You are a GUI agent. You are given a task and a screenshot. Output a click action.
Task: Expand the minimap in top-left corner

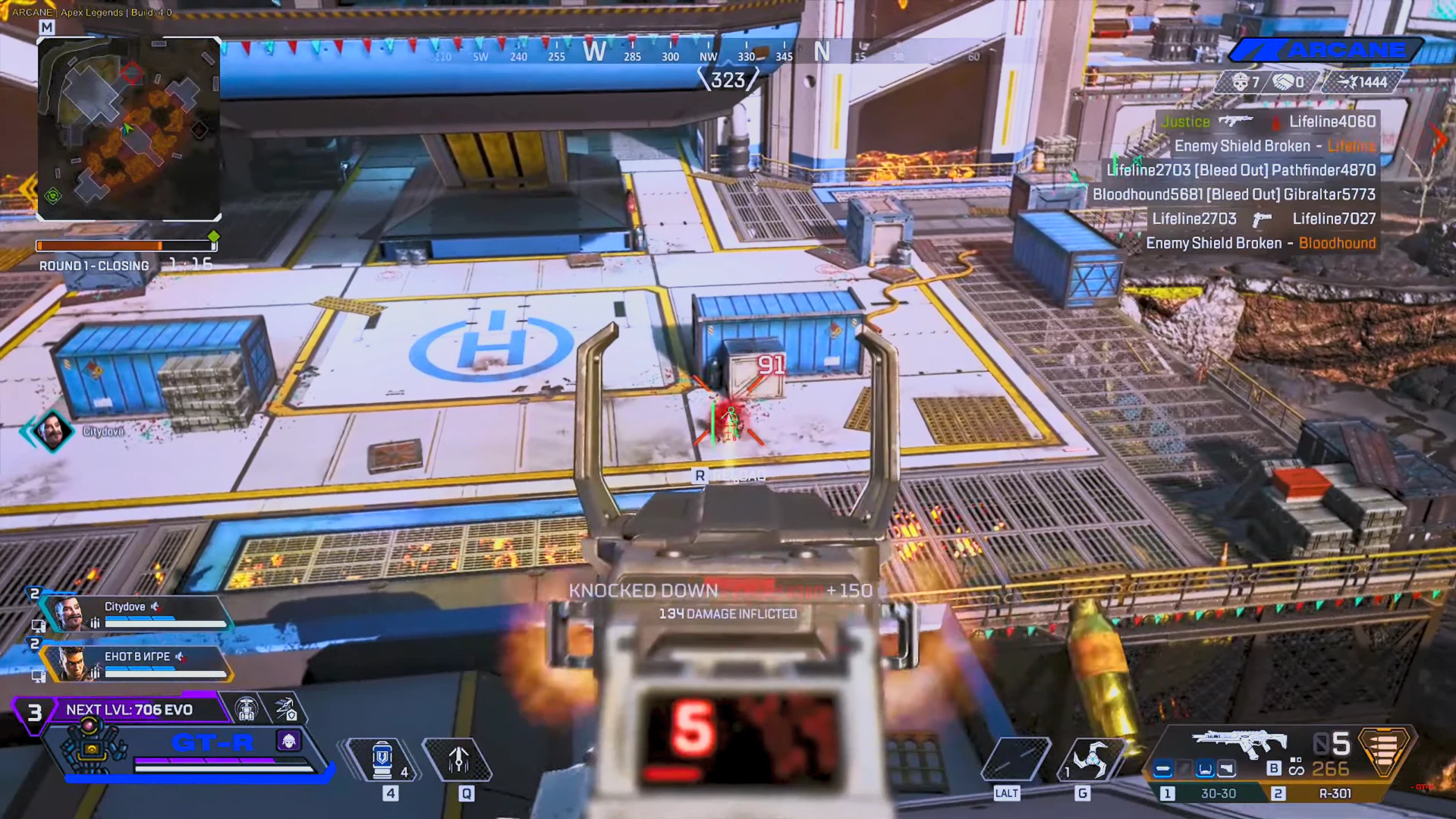(x=129, y=129)
